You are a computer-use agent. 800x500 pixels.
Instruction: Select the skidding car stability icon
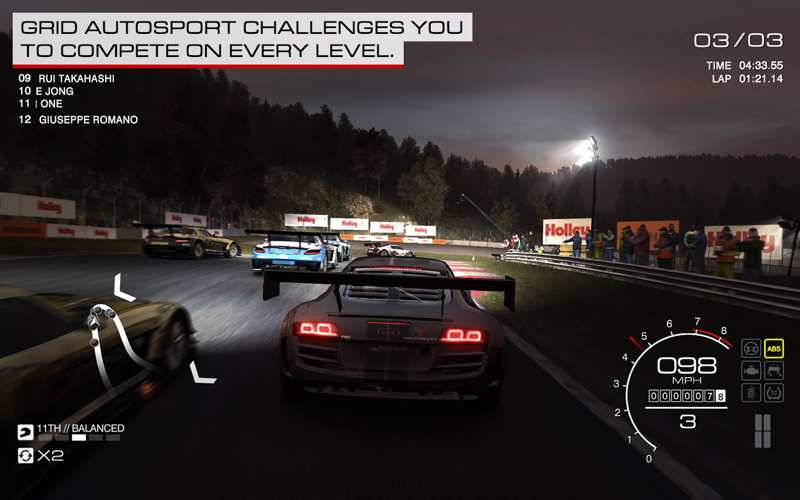pos(773,371)
